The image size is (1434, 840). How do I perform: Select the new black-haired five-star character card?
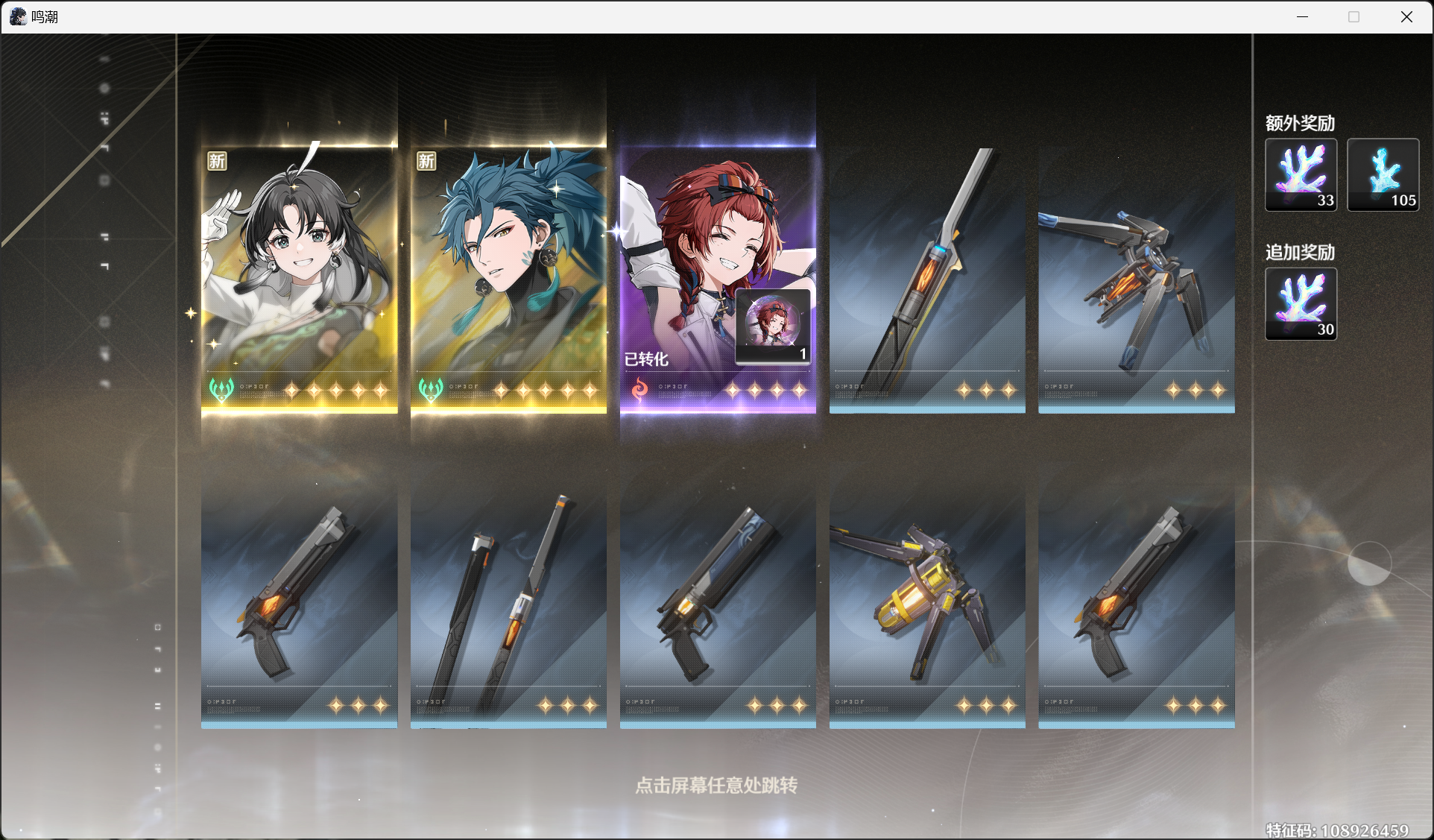point(299,277)
